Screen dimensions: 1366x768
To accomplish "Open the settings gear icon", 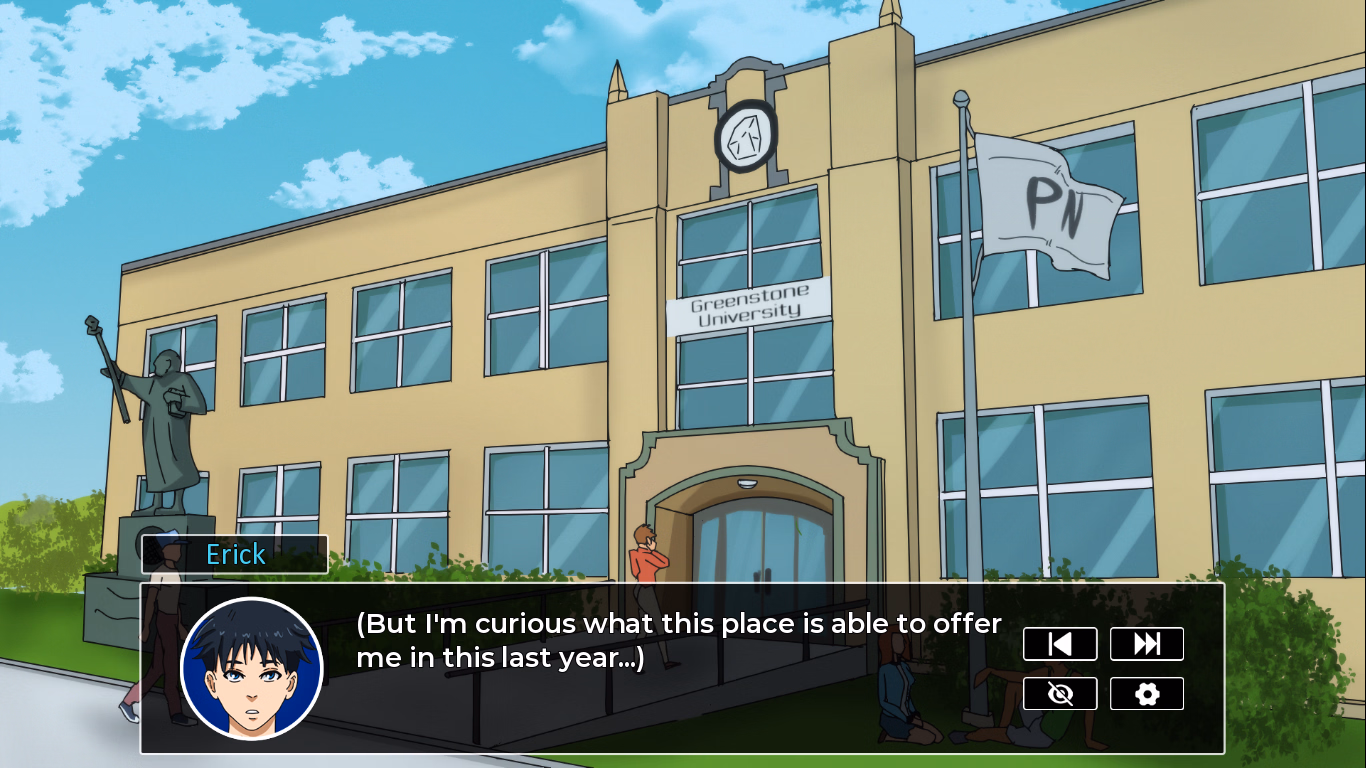I will click(1146, 693).
